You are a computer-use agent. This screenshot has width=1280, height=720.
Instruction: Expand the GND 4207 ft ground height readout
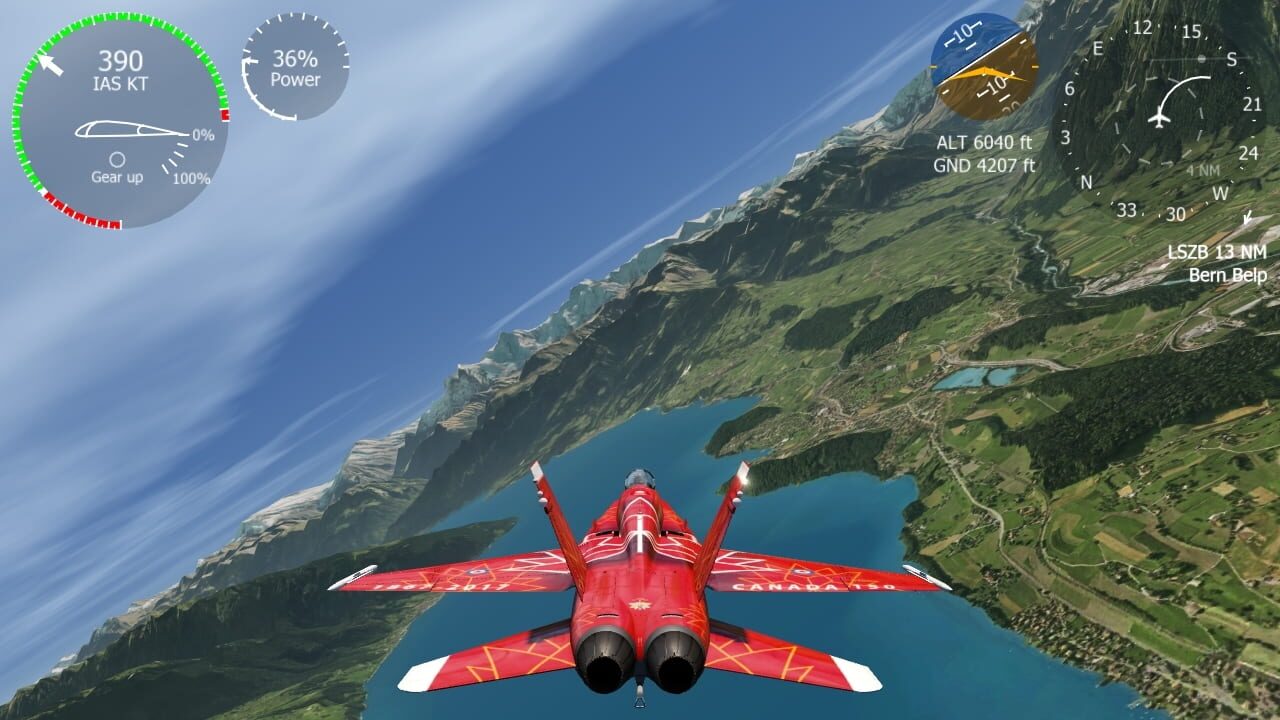tap(985, 165)
